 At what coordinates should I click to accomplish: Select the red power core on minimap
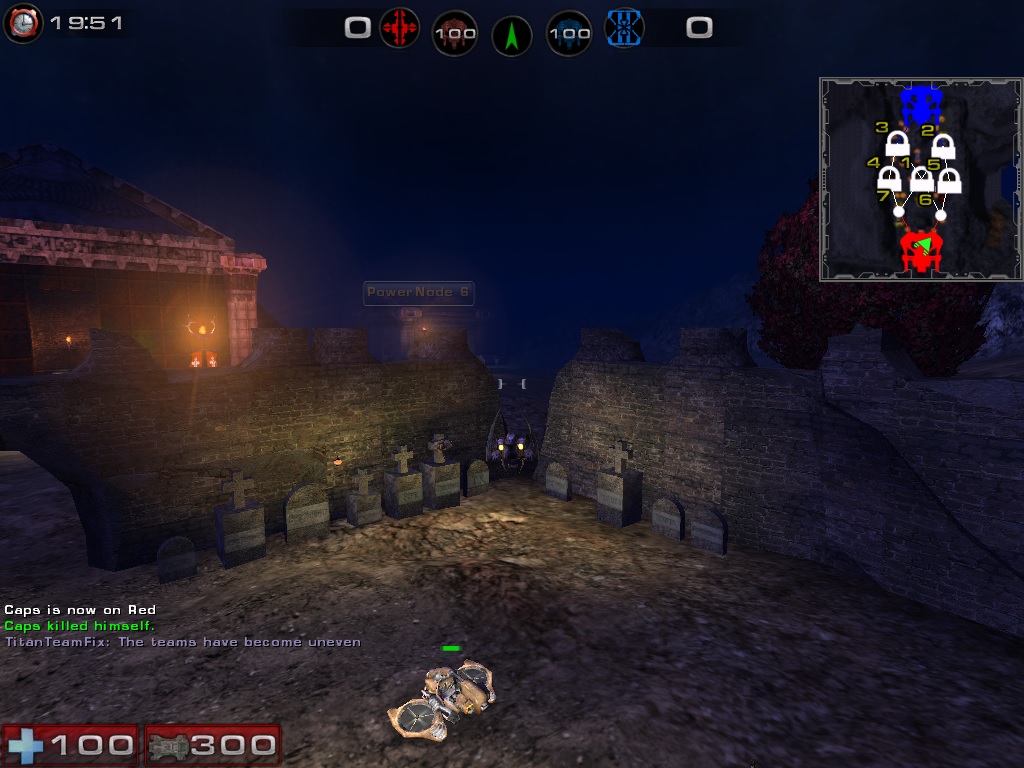[x=920, y=249]
